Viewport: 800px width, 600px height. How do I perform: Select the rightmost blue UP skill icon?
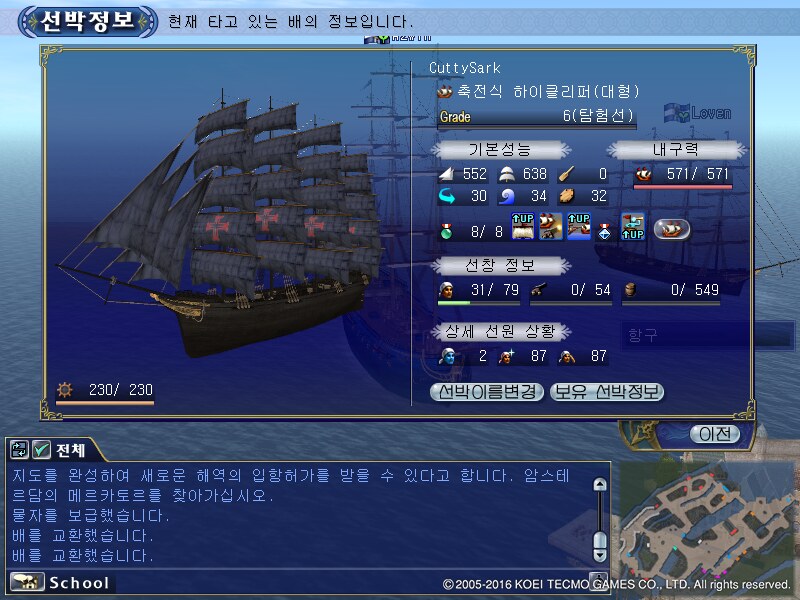[x=631, y=228]
